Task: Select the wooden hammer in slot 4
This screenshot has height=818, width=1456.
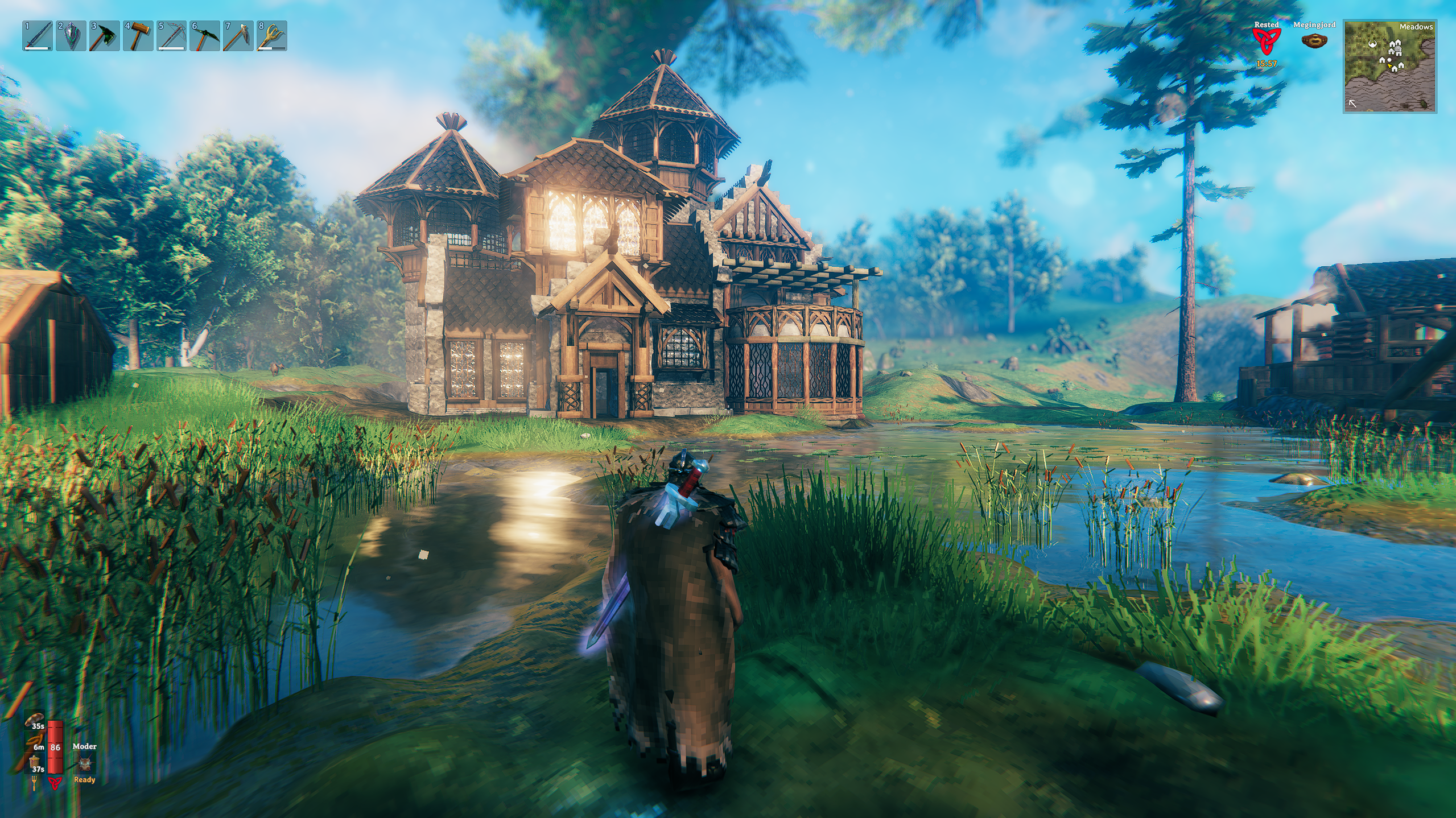Action: point(138,36)
